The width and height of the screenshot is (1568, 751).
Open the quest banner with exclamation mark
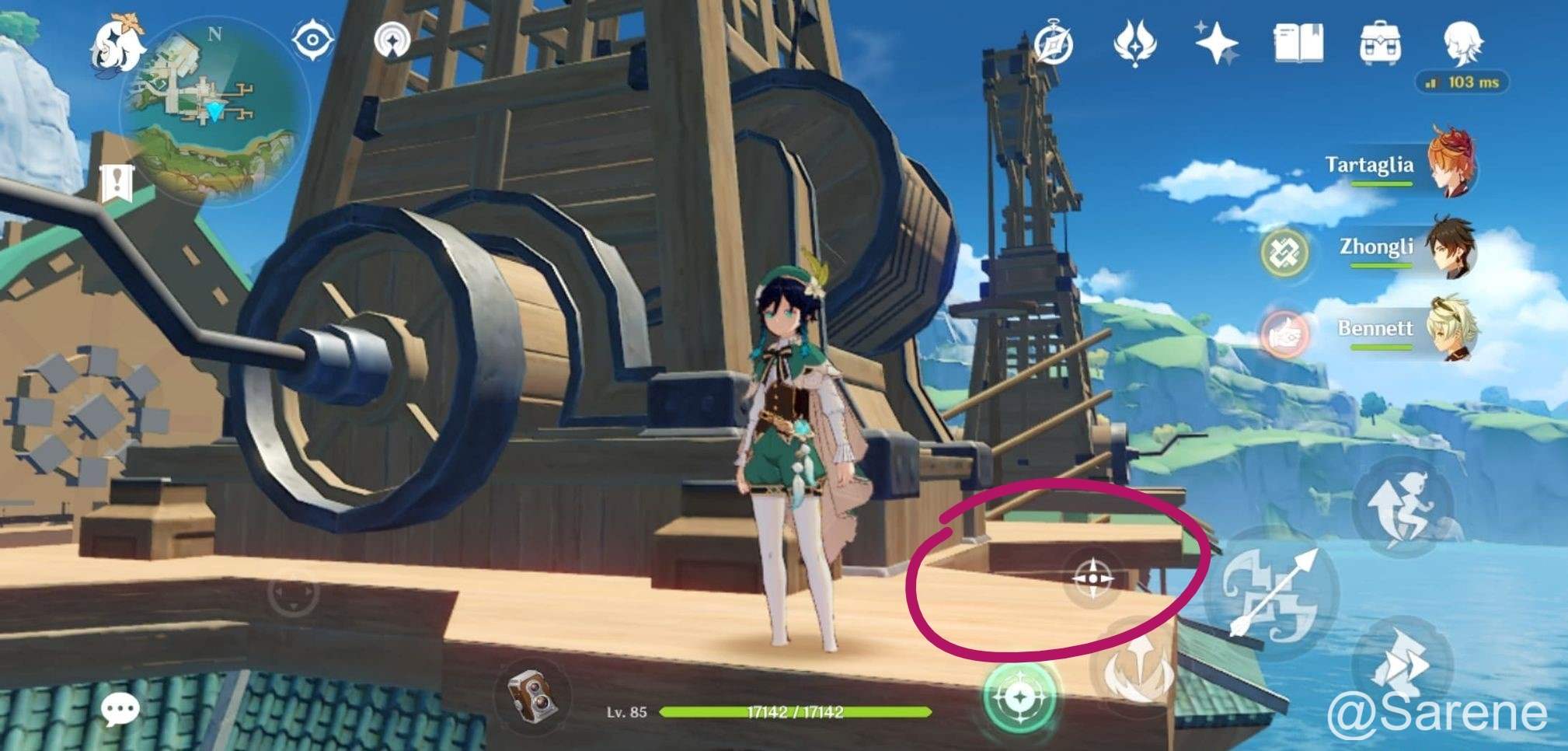117,184
